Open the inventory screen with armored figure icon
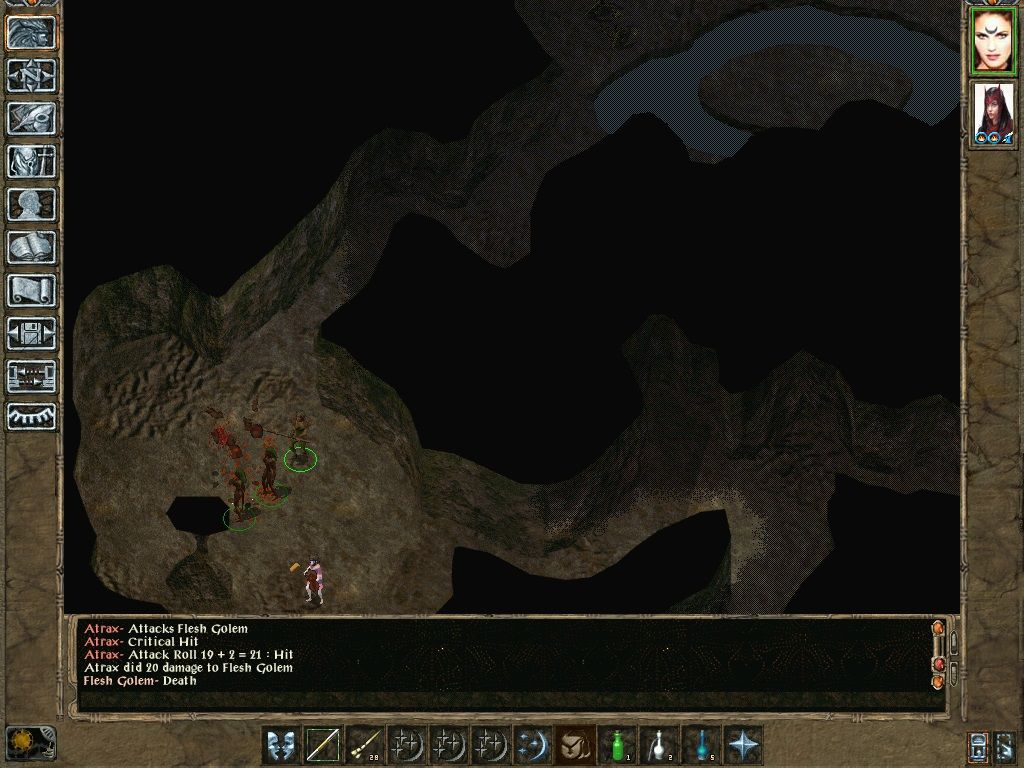The width and height of the screenshot is (1024, 768). pyautogui.click(x=32, y=162)
